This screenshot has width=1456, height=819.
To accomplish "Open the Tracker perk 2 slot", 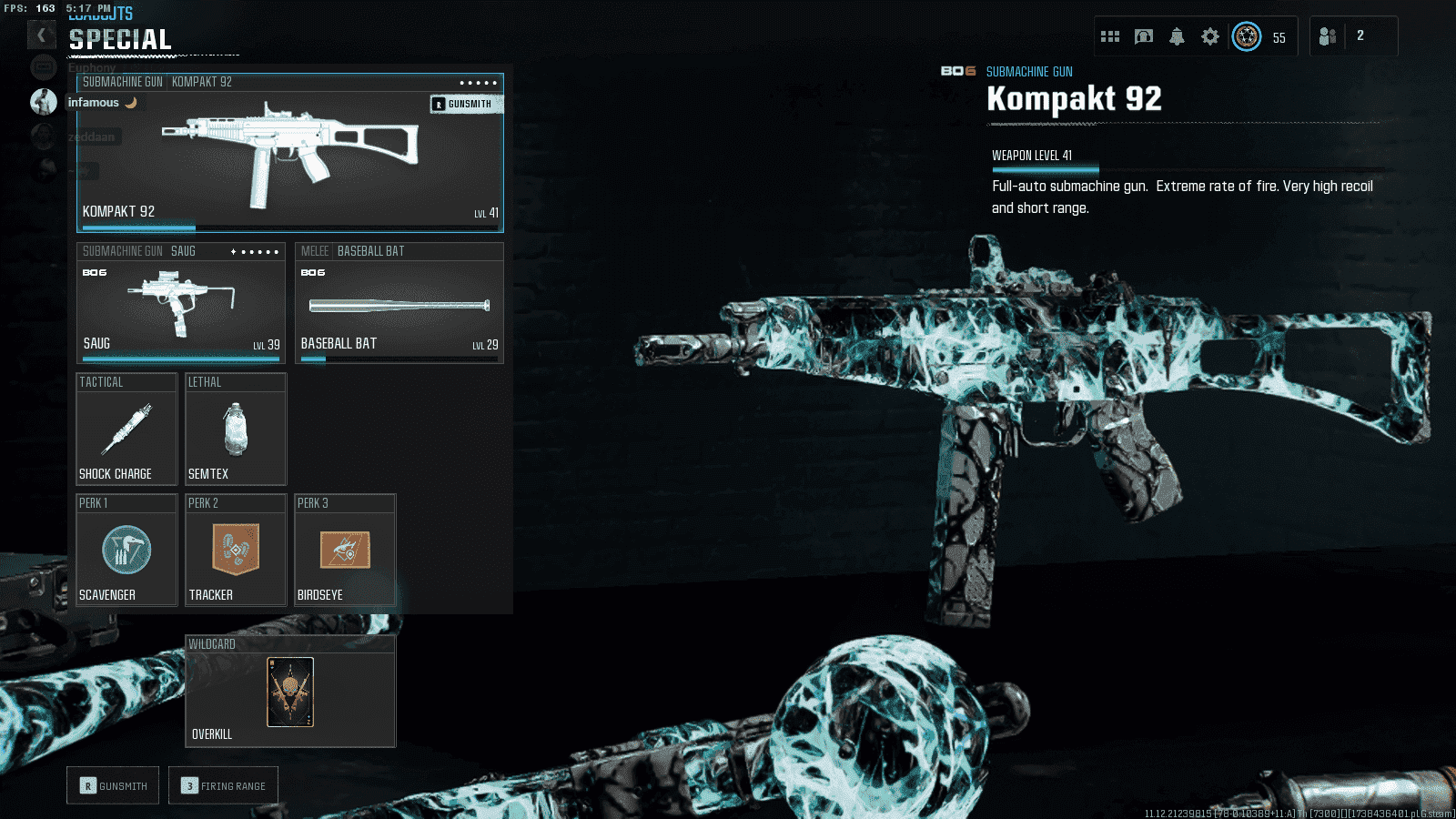I will [x=236, y=551].
